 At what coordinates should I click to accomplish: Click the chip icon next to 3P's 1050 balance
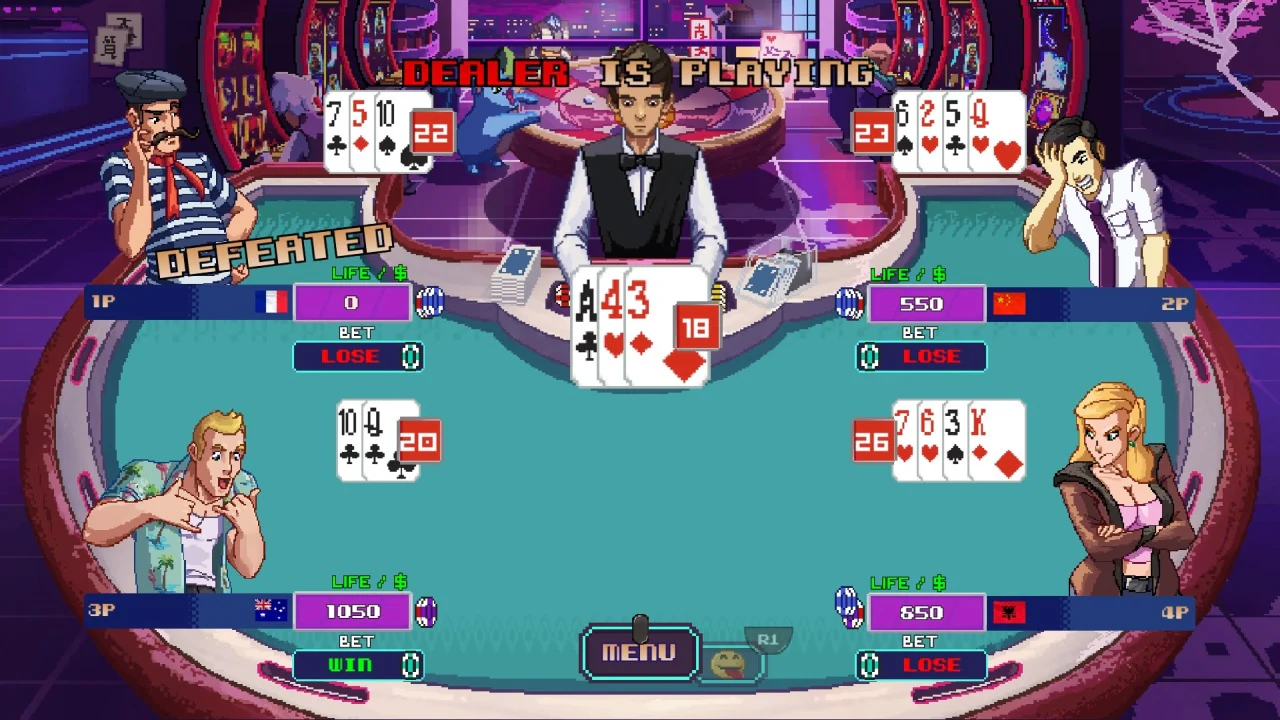tap(426, 612)
